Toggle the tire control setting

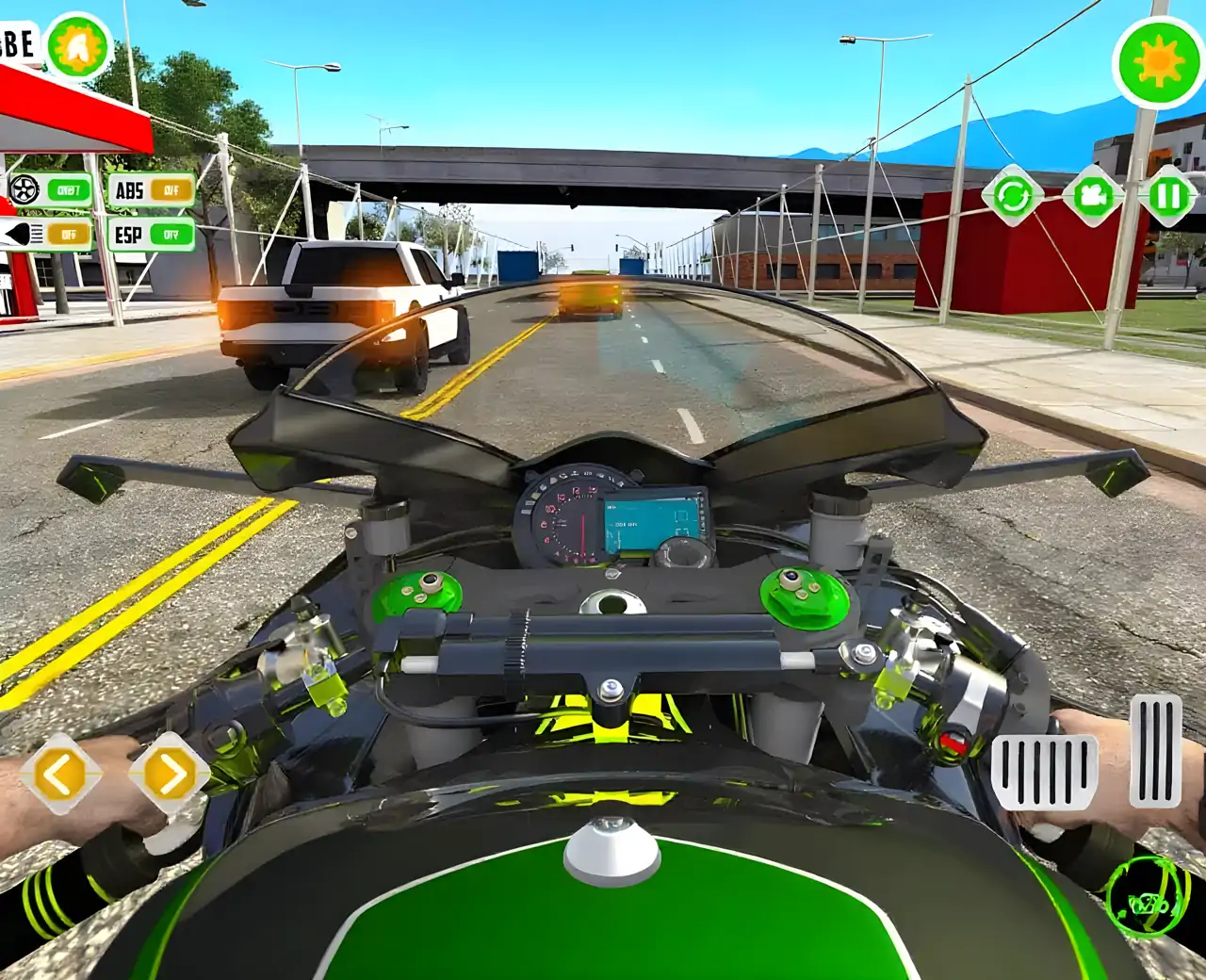[68, 190]
